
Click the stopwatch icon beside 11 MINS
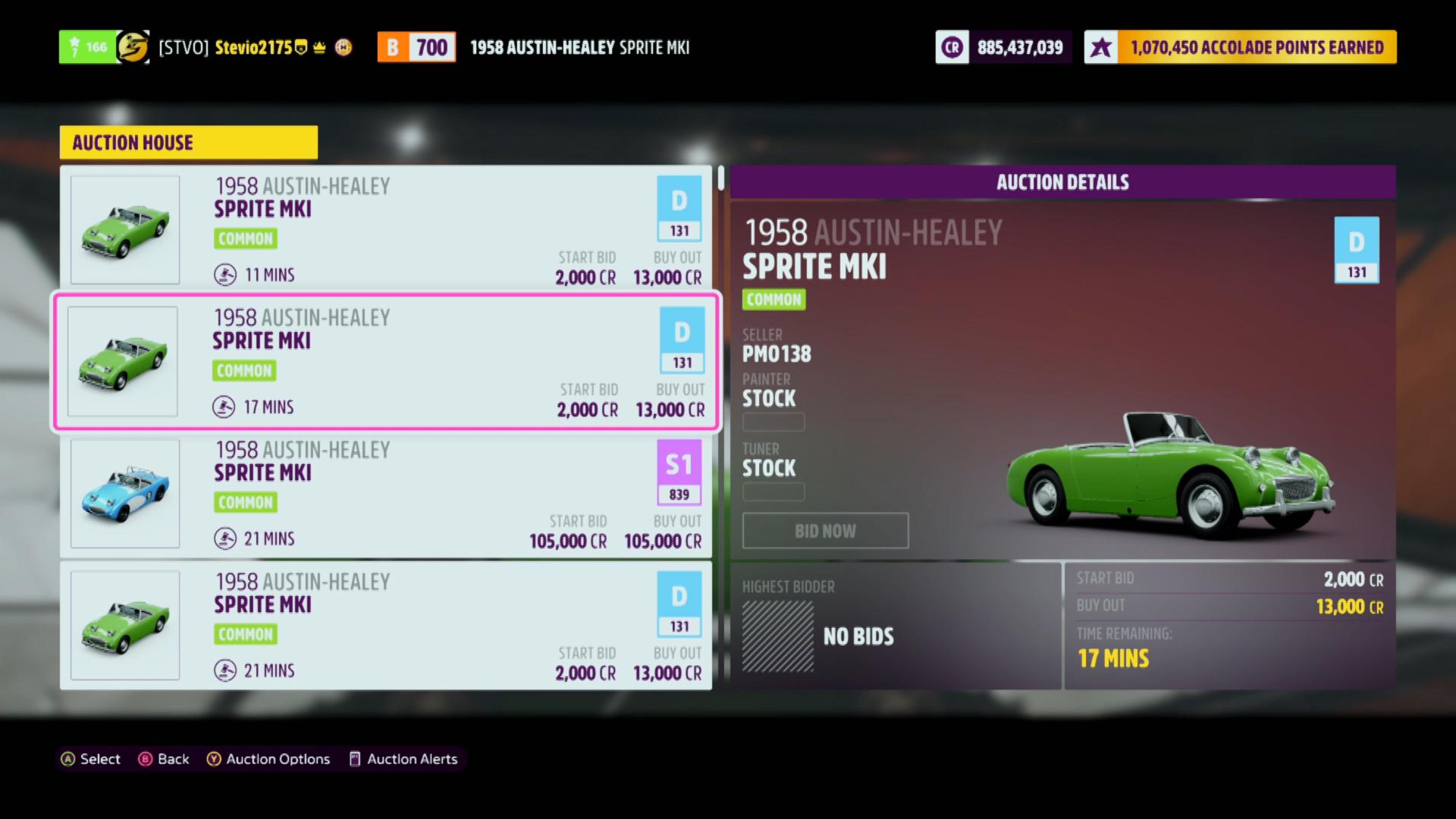(x=224, y=275)
